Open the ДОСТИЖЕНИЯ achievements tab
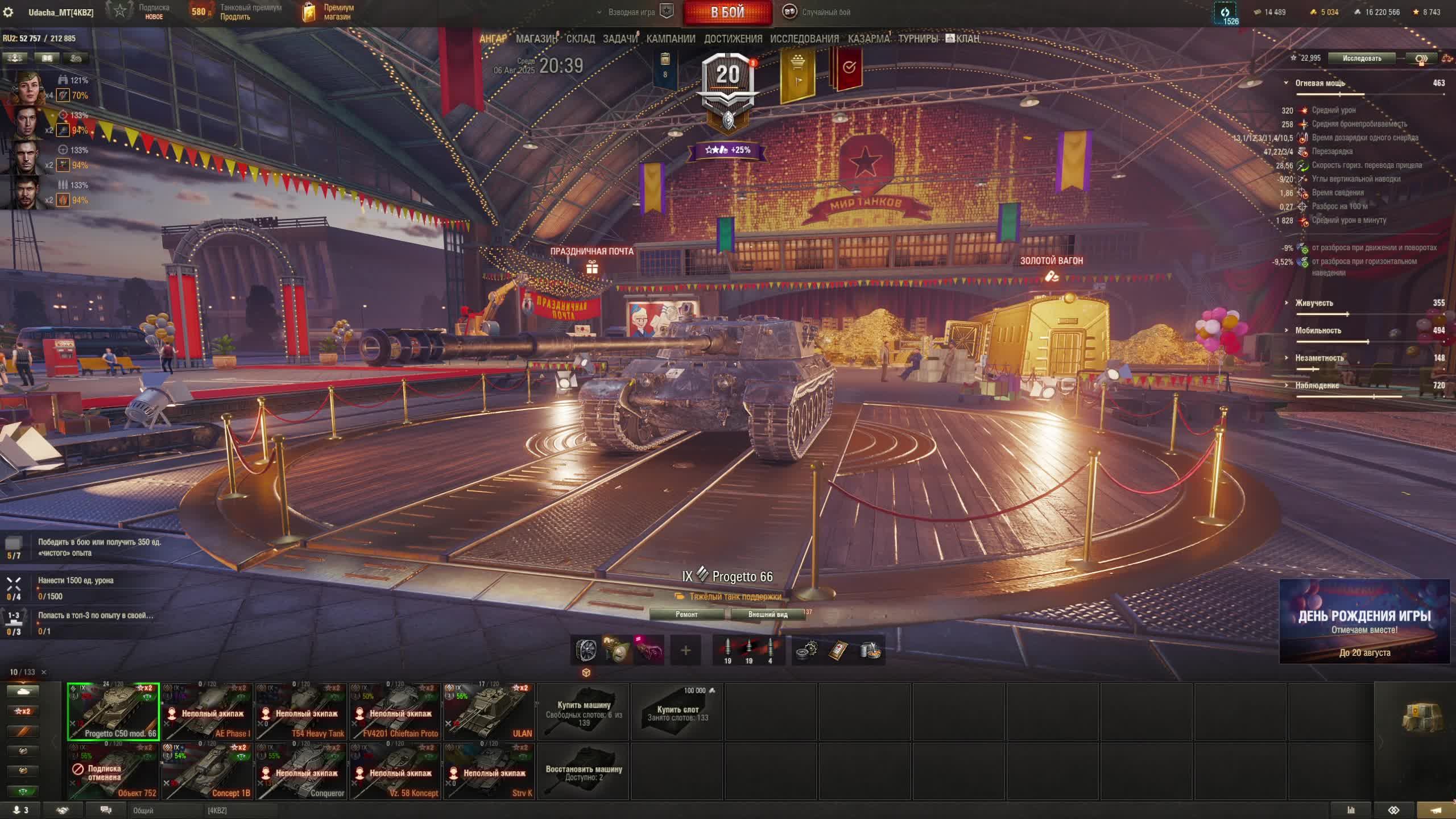 (733, 39)
